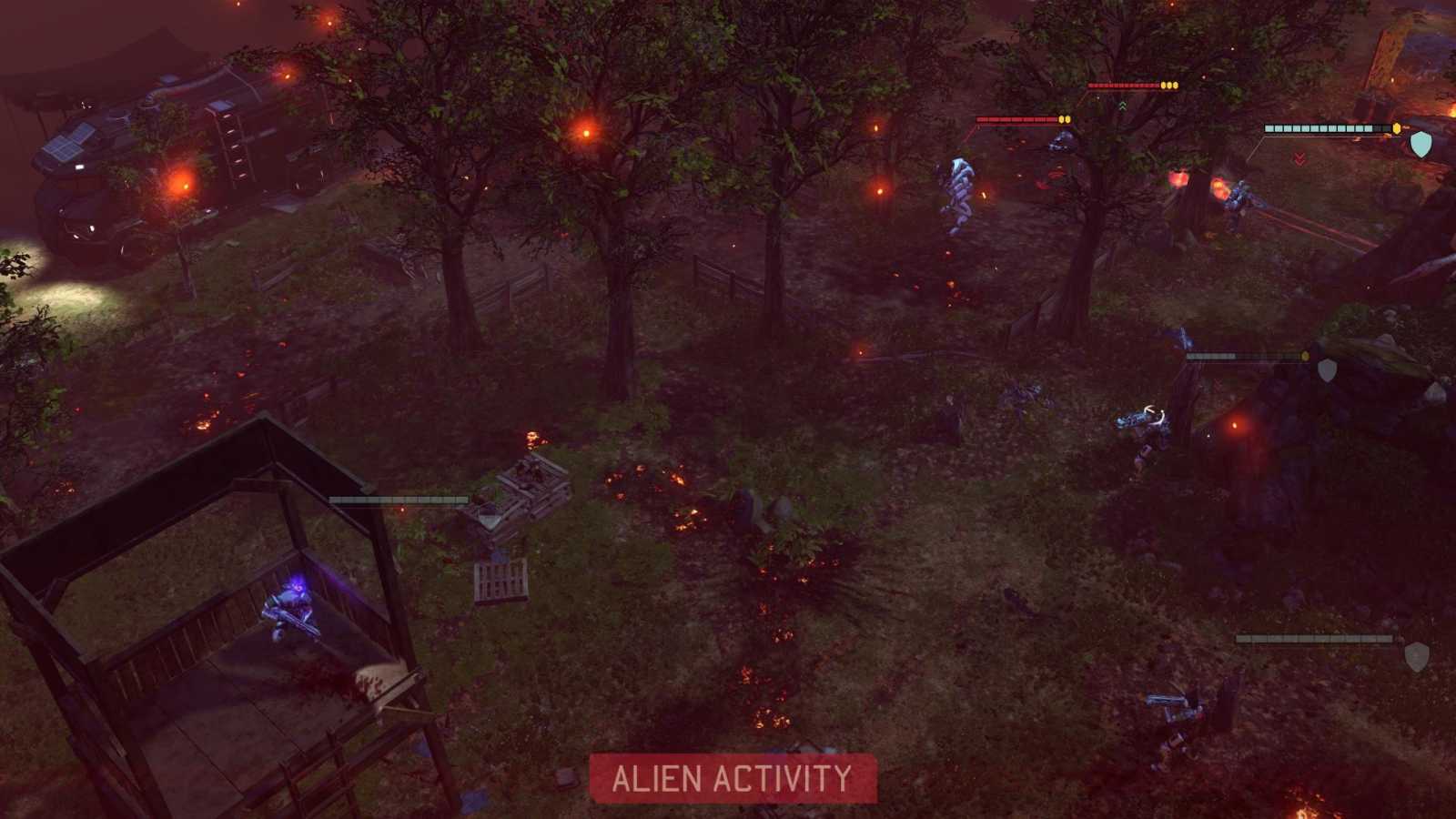Click the shield icon by the bottom-right health bar

[1418, 655]
